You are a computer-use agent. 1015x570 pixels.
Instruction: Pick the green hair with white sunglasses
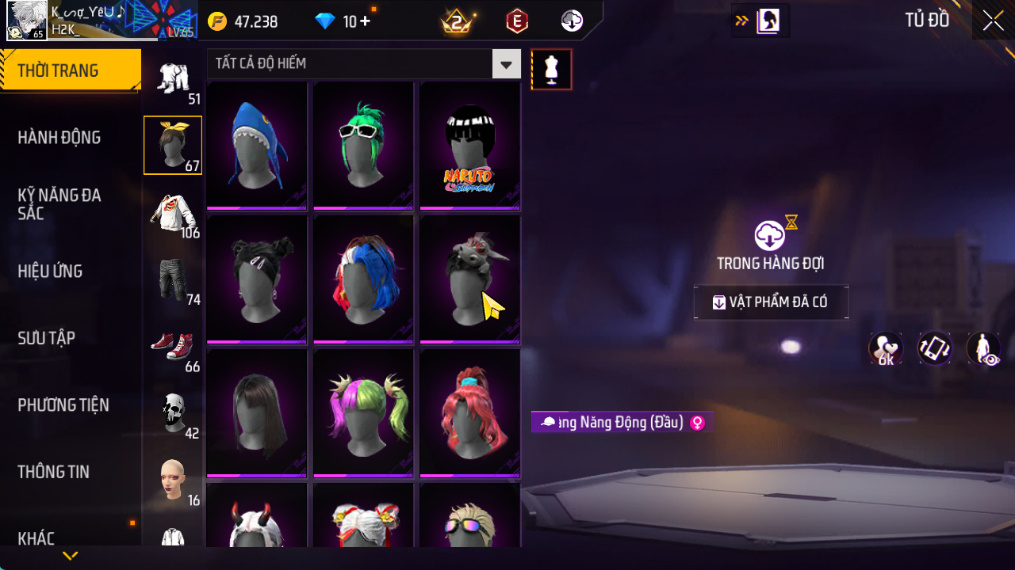click(363, 145)
